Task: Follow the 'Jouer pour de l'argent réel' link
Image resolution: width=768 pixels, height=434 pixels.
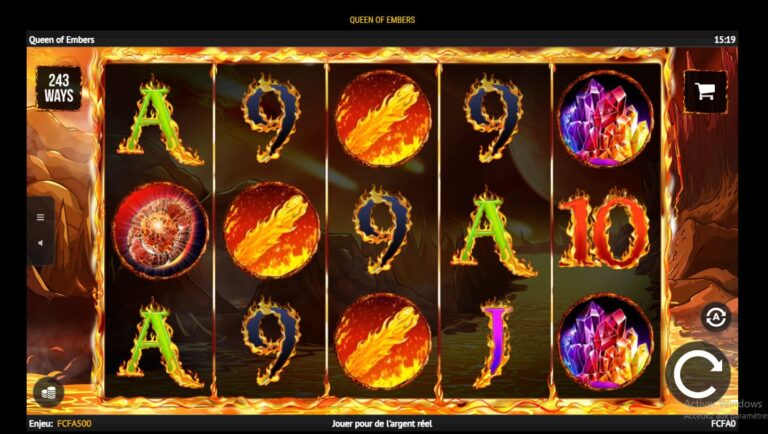Action: pos(383,424)
